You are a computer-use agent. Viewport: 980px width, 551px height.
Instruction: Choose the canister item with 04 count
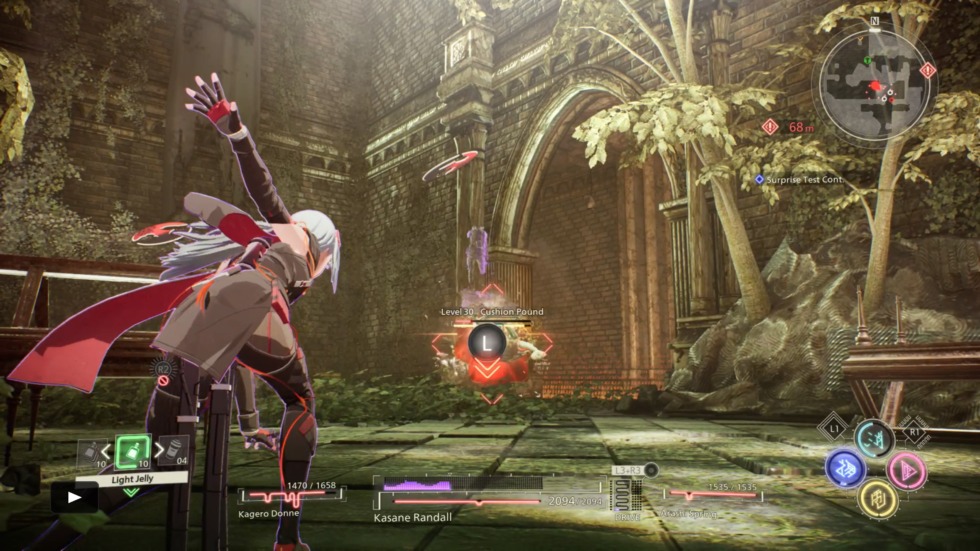[172, 452]
